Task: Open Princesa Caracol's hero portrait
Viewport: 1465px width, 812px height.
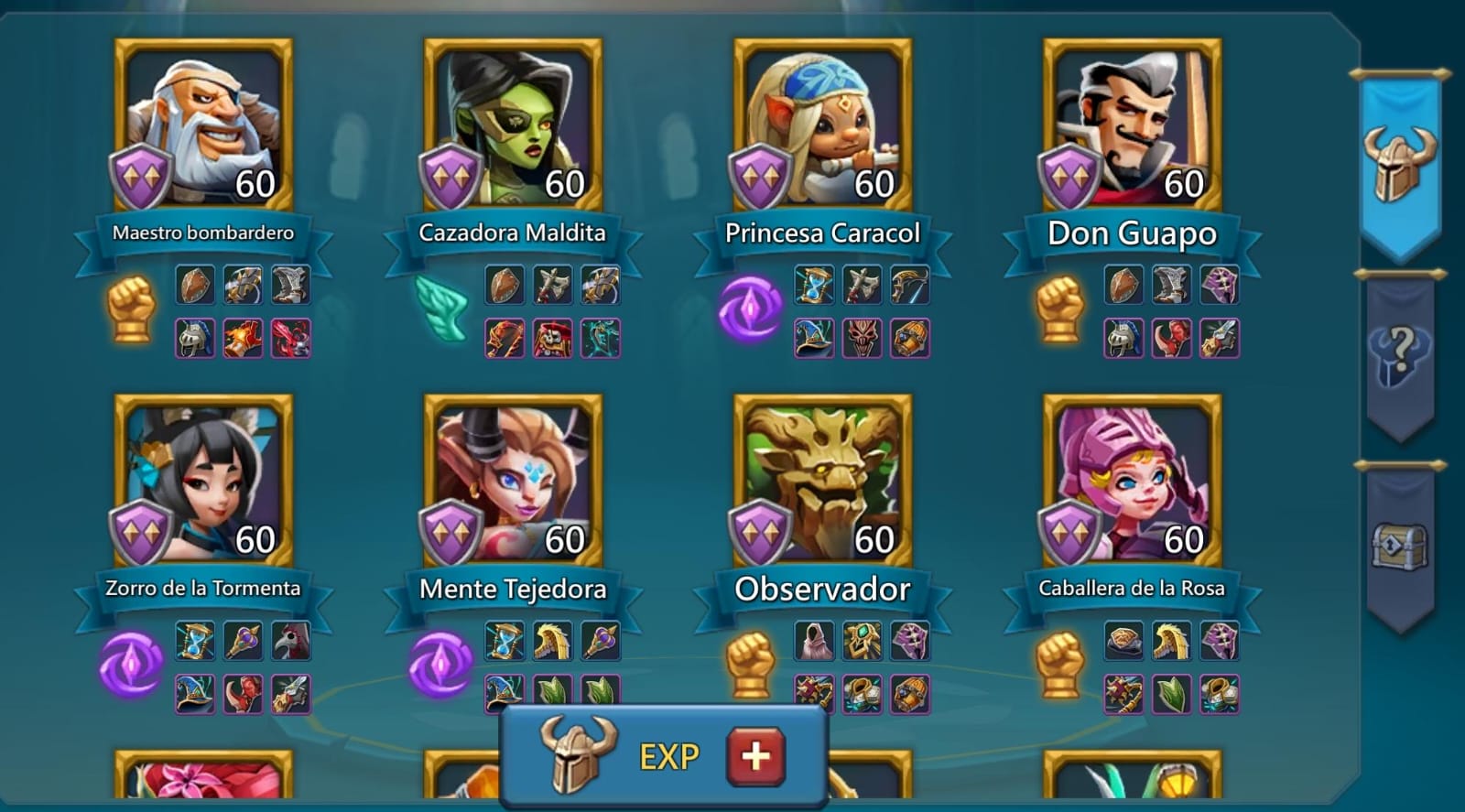Action: pyautogui.click(x=822, y=124)
